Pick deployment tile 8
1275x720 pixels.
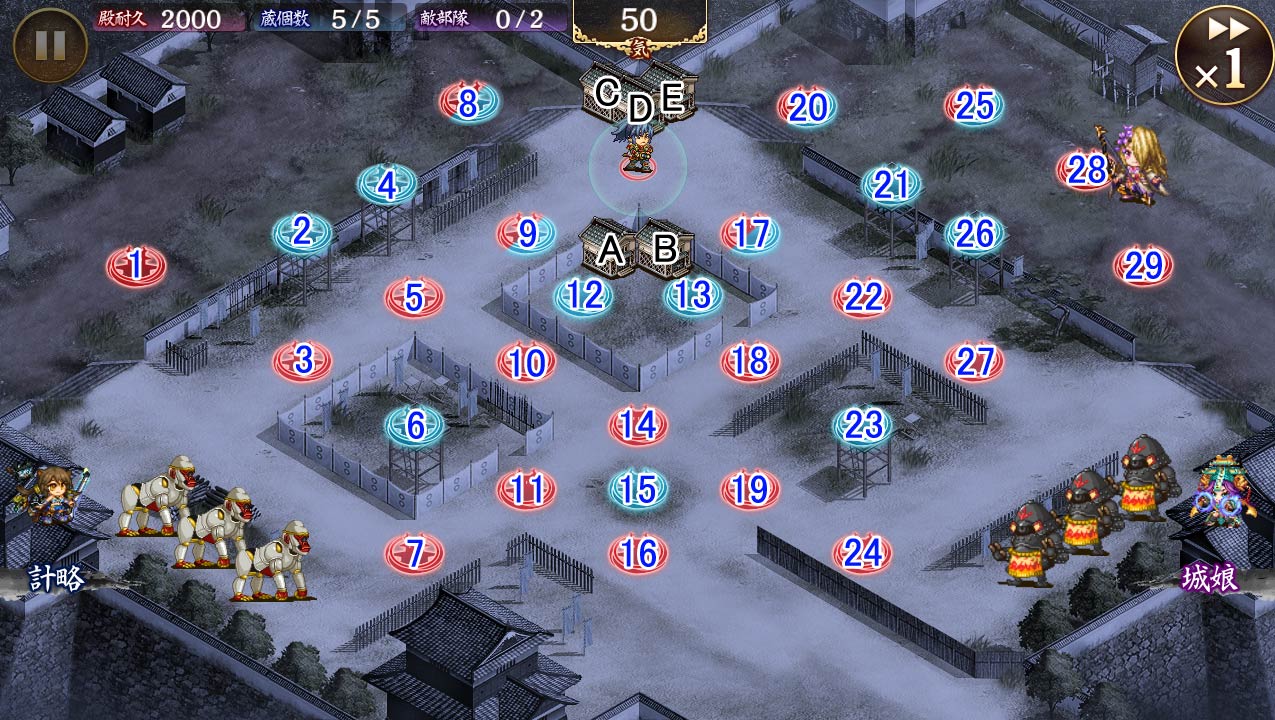click(x=468, y=102)
